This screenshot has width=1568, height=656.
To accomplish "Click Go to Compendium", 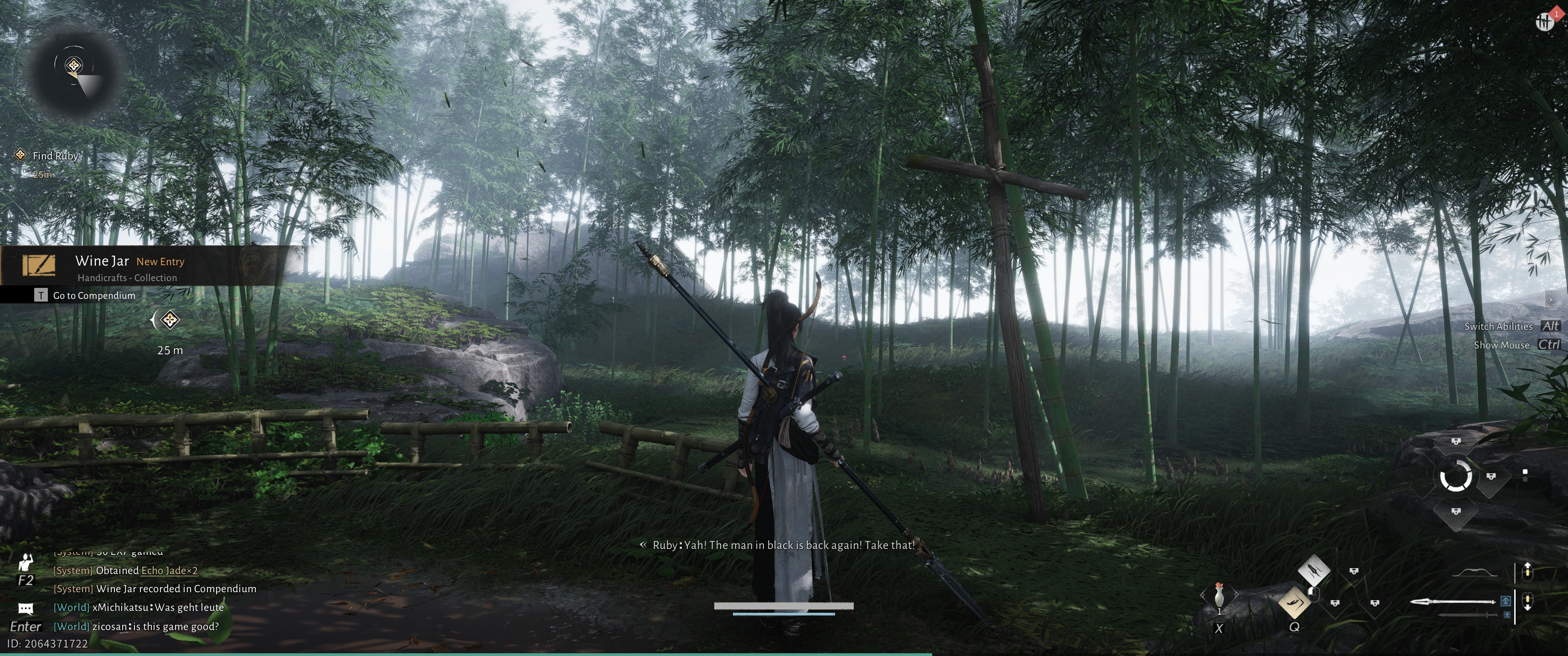I will point(94,296).
